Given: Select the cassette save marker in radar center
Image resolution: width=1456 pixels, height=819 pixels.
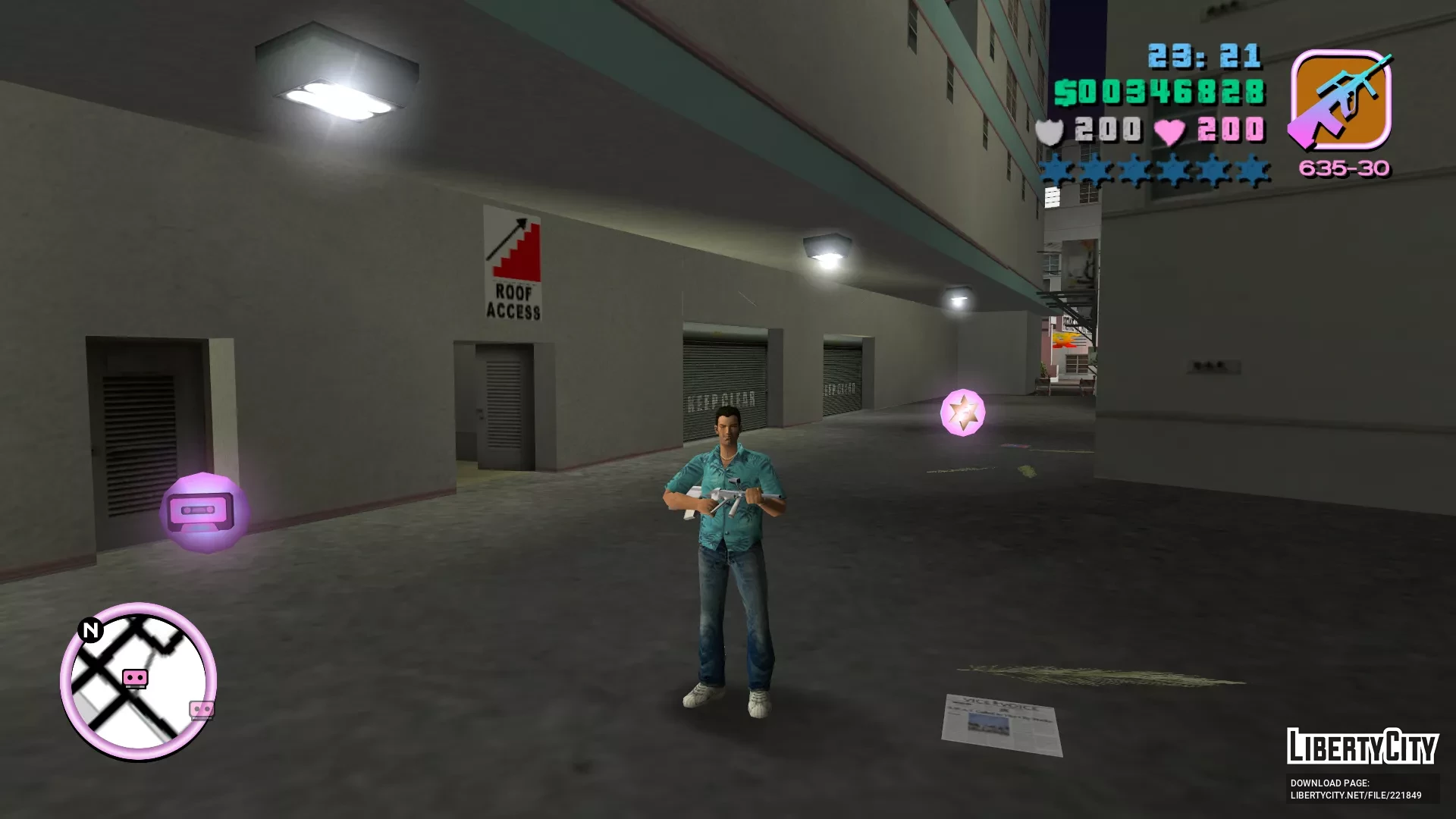Looking at the screenshot, I should click(x=135, y=676).
